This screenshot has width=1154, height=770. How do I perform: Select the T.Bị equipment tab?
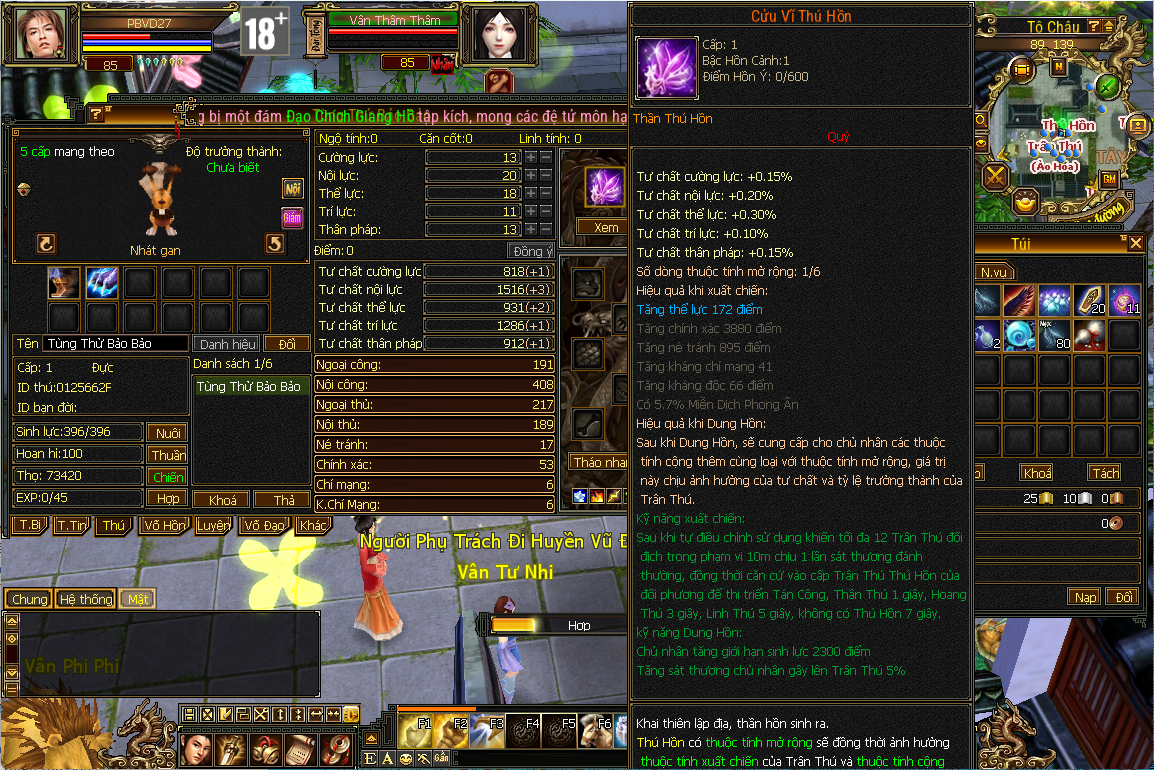[30, 525]
